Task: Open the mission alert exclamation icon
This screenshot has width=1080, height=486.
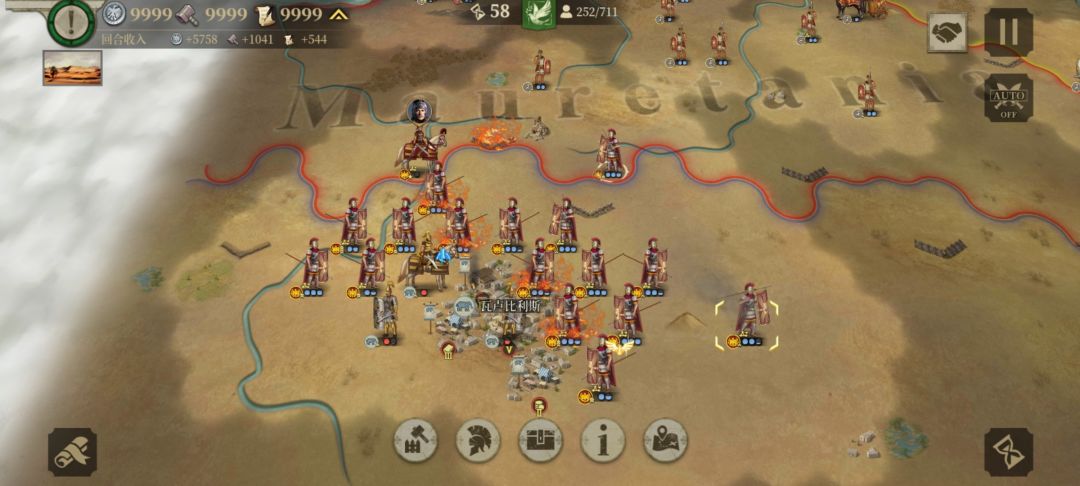Action: point(71,22)
